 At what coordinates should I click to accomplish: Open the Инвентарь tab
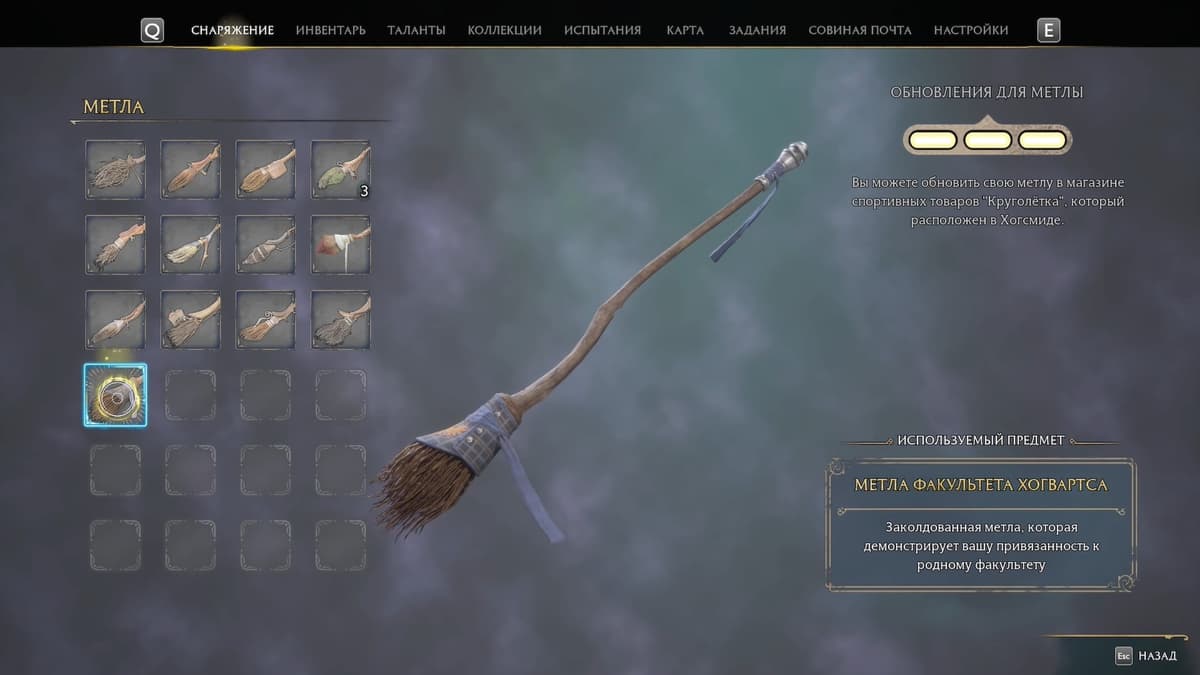(x=330, y=30)
